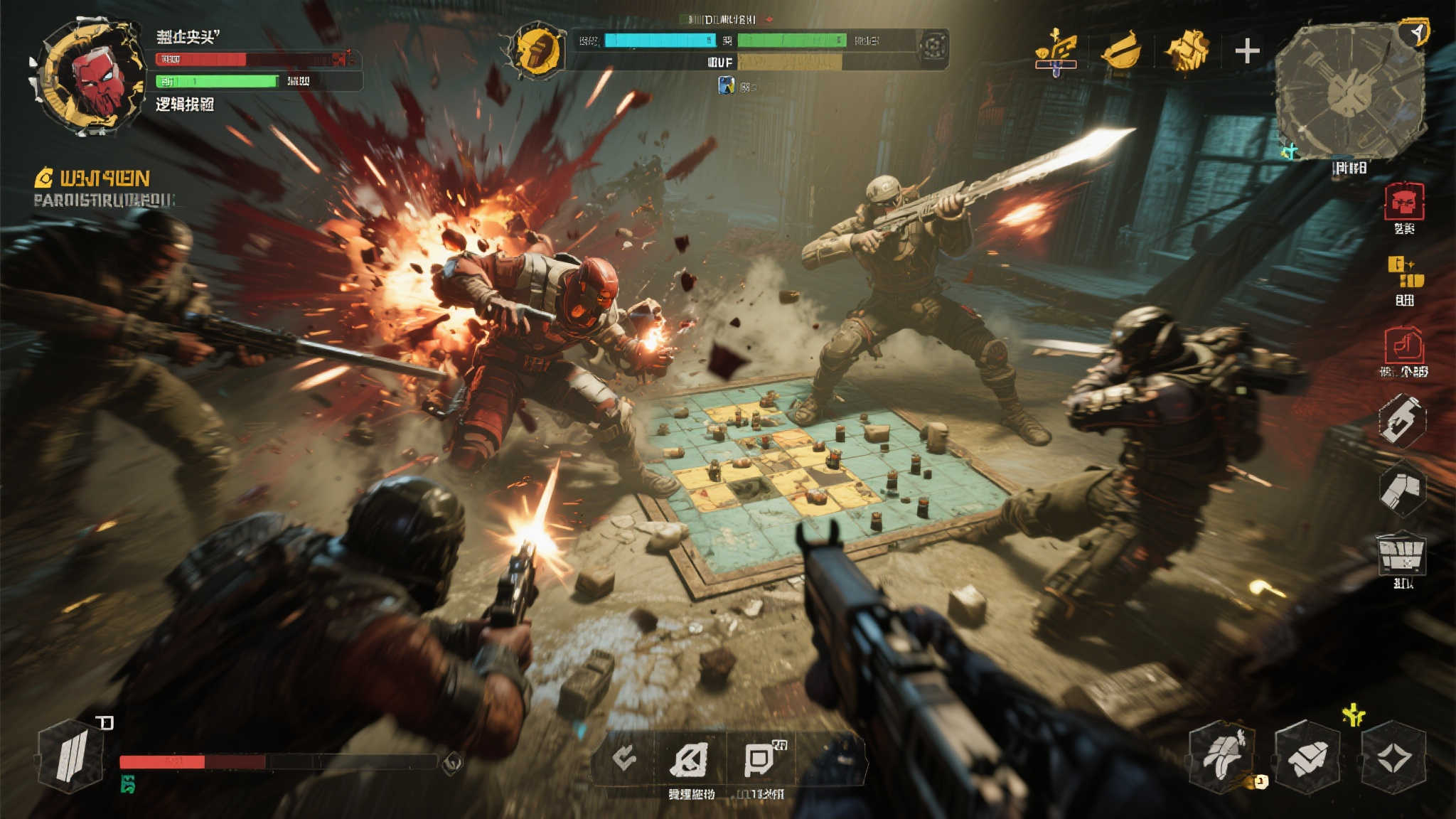Click the round gear icon right of top bars
This screenshot has height=819, width=1456.
[933, 47]
